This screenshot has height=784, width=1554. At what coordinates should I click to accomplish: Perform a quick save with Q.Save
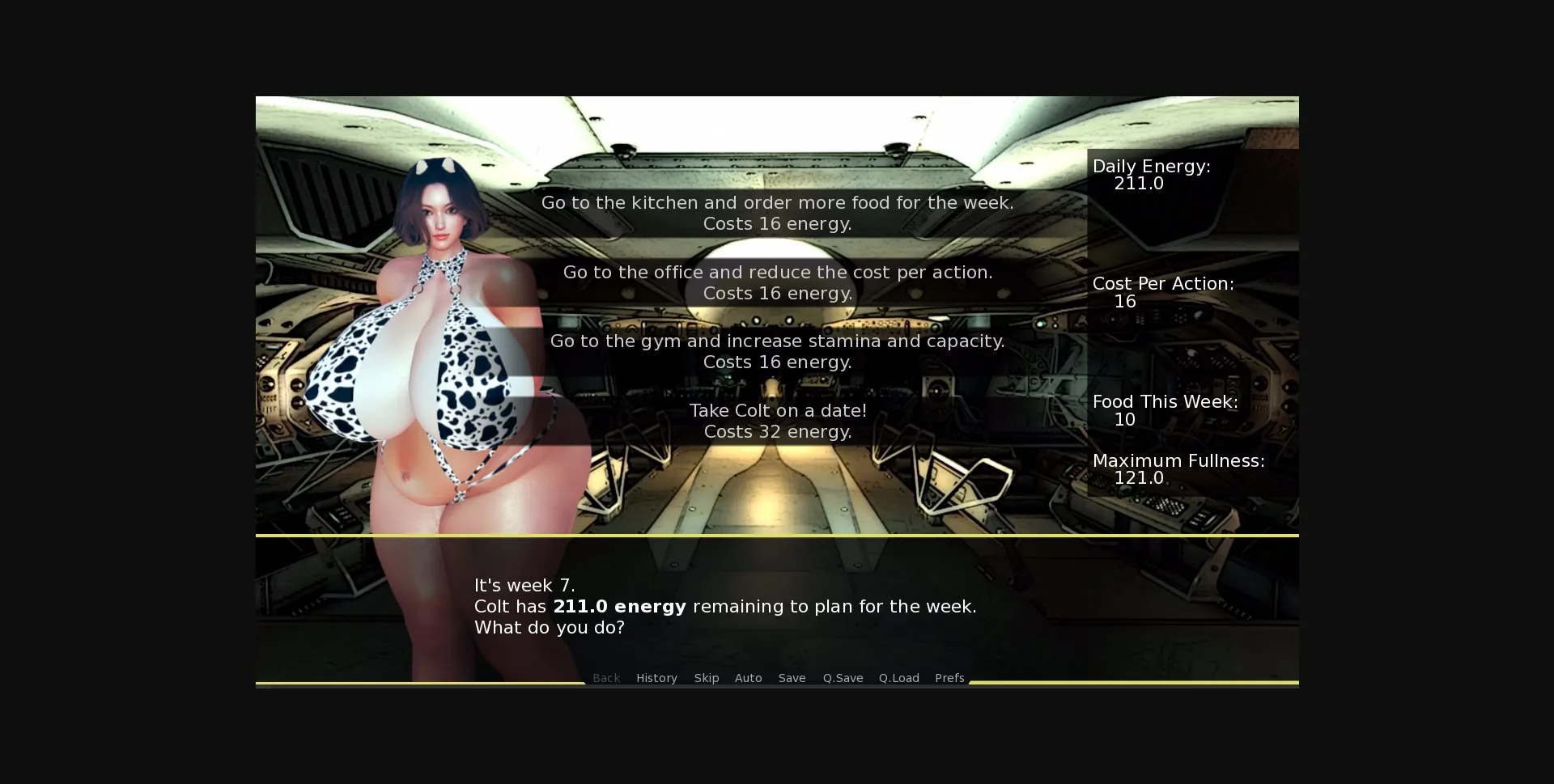point(843,678)
